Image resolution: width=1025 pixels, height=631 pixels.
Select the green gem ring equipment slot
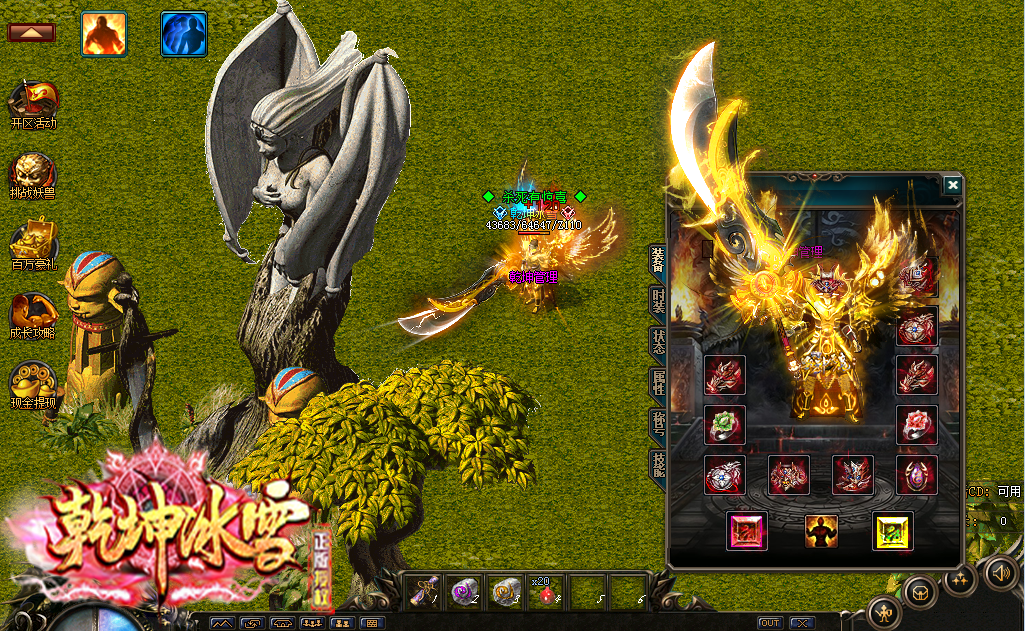725,424
